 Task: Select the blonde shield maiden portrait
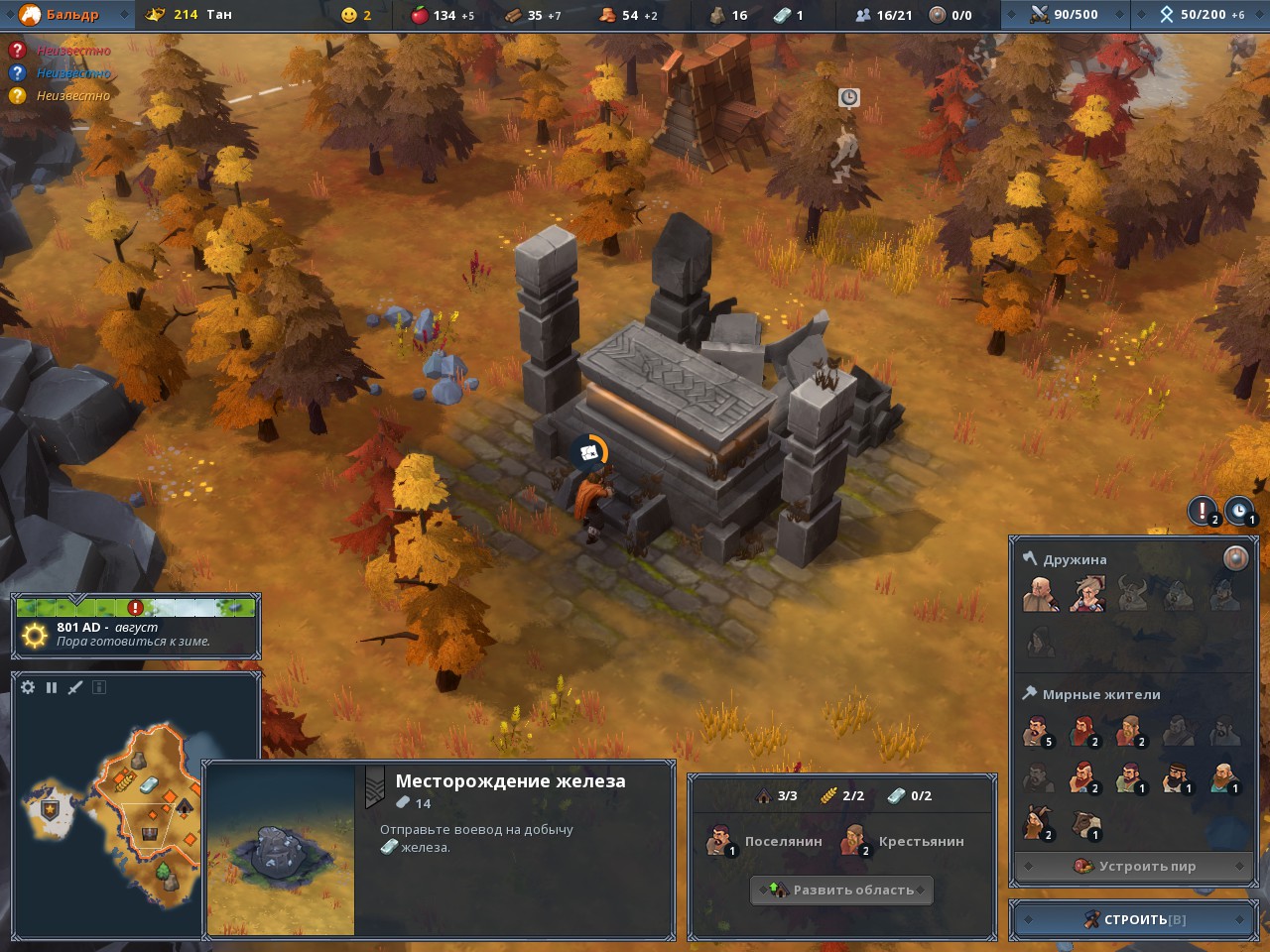coord(1086,594)
